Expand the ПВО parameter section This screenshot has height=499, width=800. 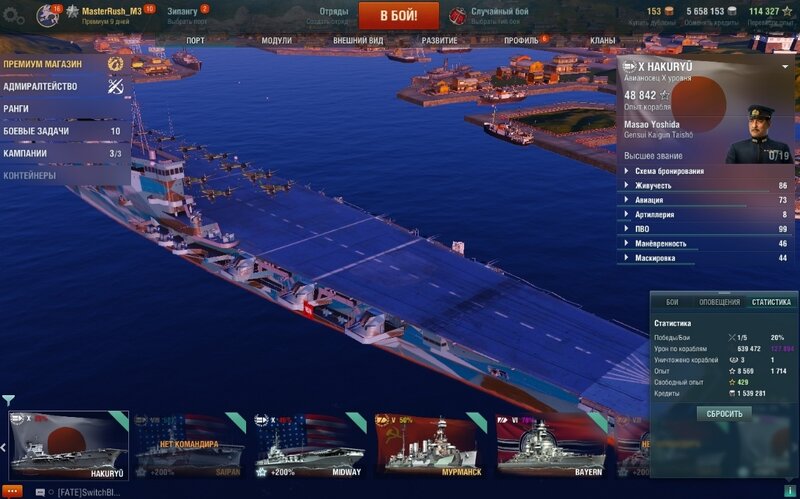pyautogui.click(x=642, y=229)
